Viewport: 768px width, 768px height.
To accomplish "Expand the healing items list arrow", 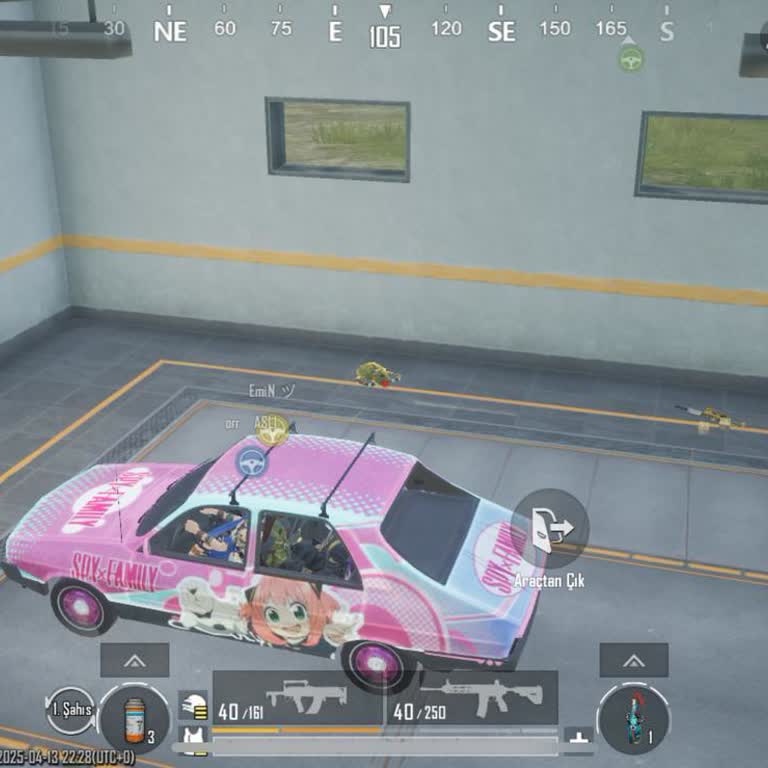I will point(134,660).
